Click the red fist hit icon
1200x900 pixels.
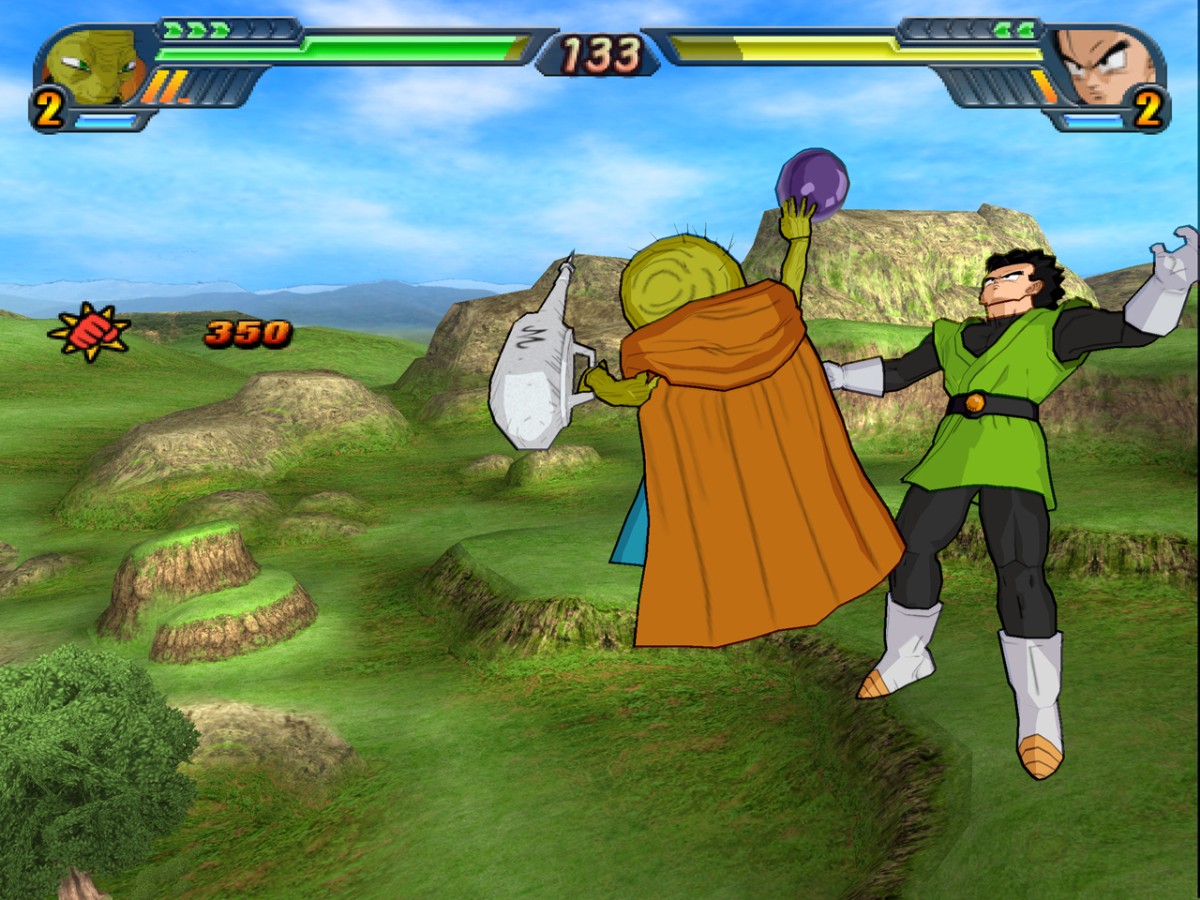(x=89, y=331)
